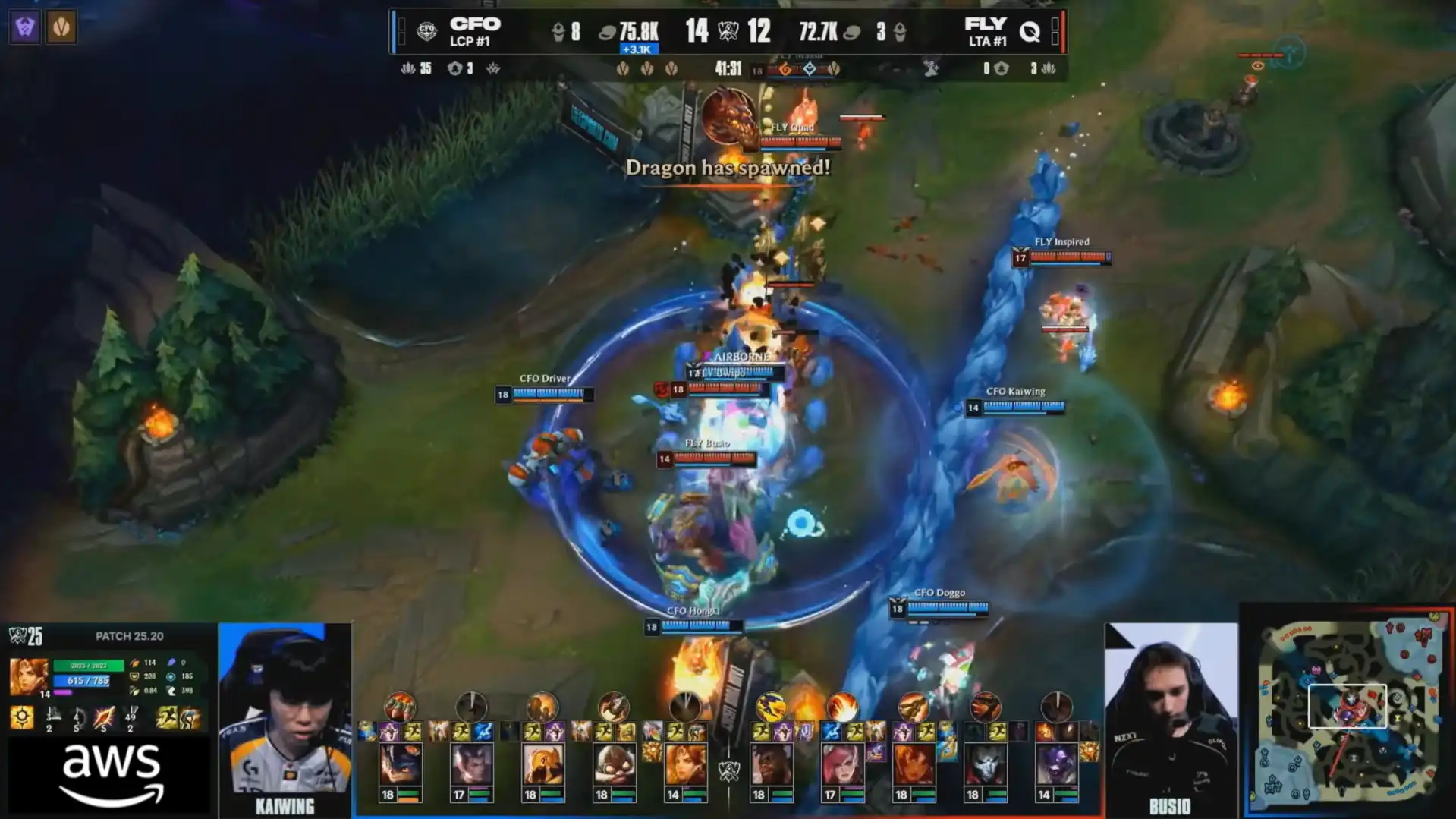Select K'Sante's portrait in the bottom scoreboard
Viewport: 1456px width, 819px height.
point(771,764)
